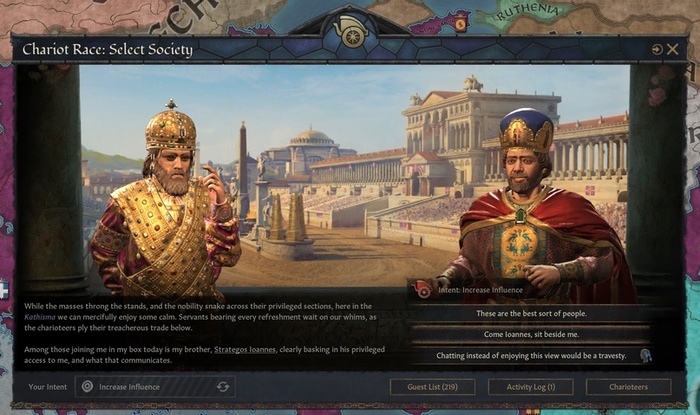Open the Guest List
Viewport: 700px width, 415px height.
click(432, 386)
